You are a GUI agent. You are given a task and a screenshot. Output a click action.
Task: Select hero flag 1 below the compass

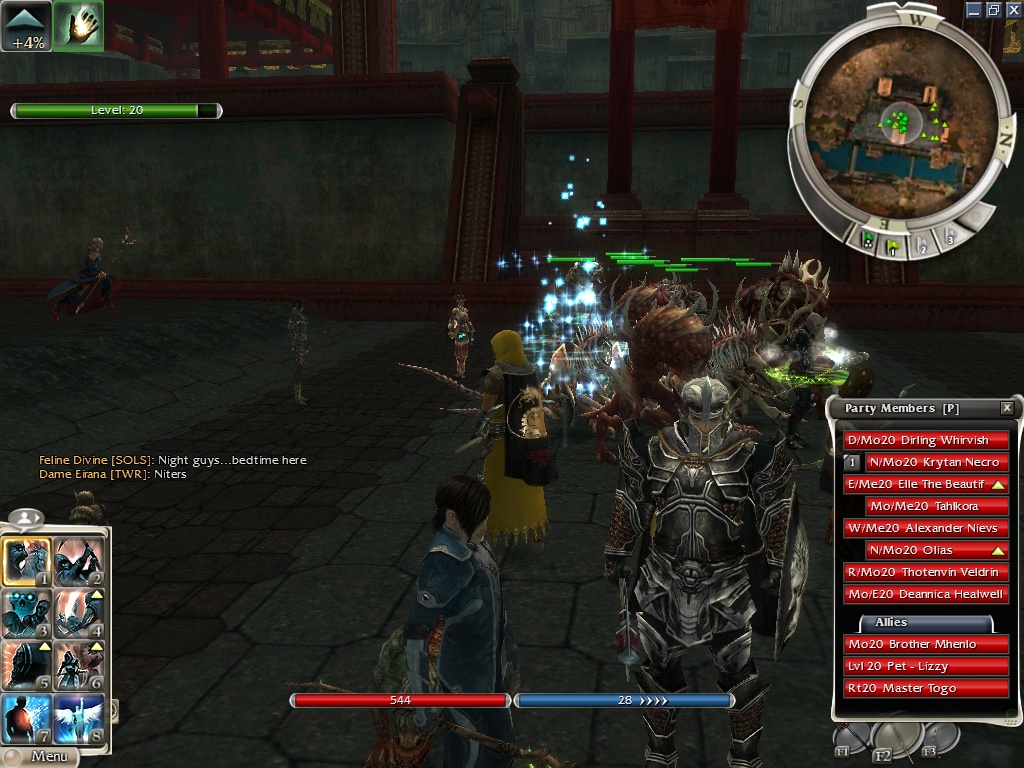click(x=893, y=242)
